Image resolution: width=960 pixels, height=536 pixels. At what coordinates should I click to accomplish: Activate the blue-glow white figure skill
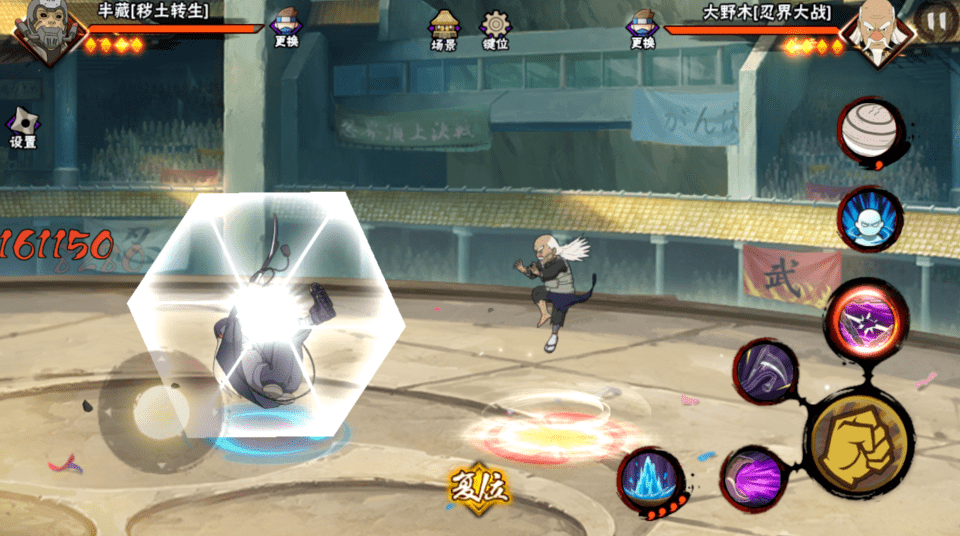pyautogui.click(x=869, y=219)
